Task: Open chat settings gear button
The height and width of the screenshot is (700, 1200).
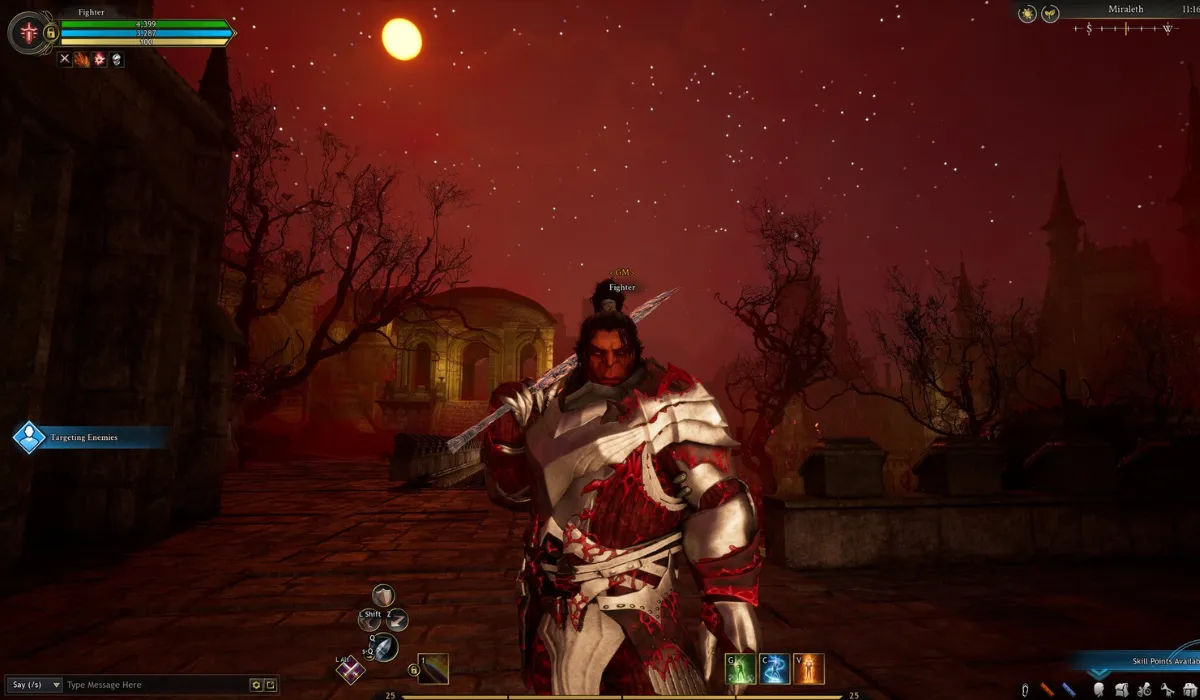Action: pos(257,685)
